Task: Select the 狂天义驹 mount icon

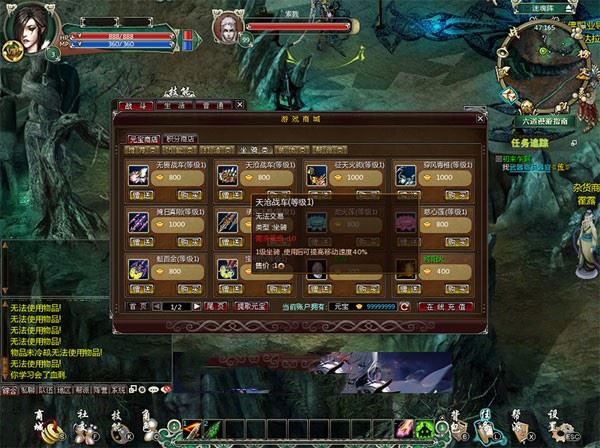Action: 316,175
